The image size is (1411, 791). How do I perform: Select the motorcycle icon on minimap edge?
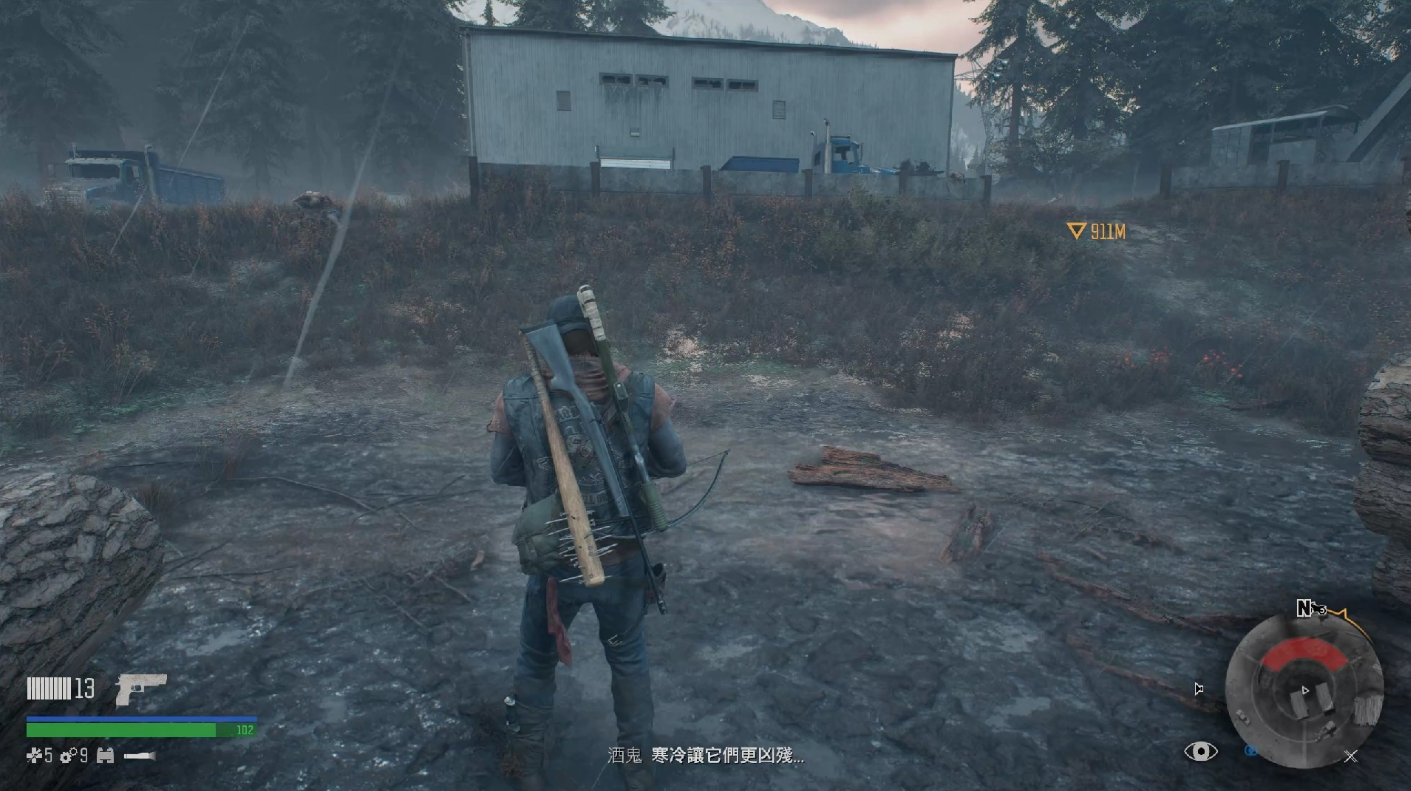pyautogui.click(x=1316, y=607)
